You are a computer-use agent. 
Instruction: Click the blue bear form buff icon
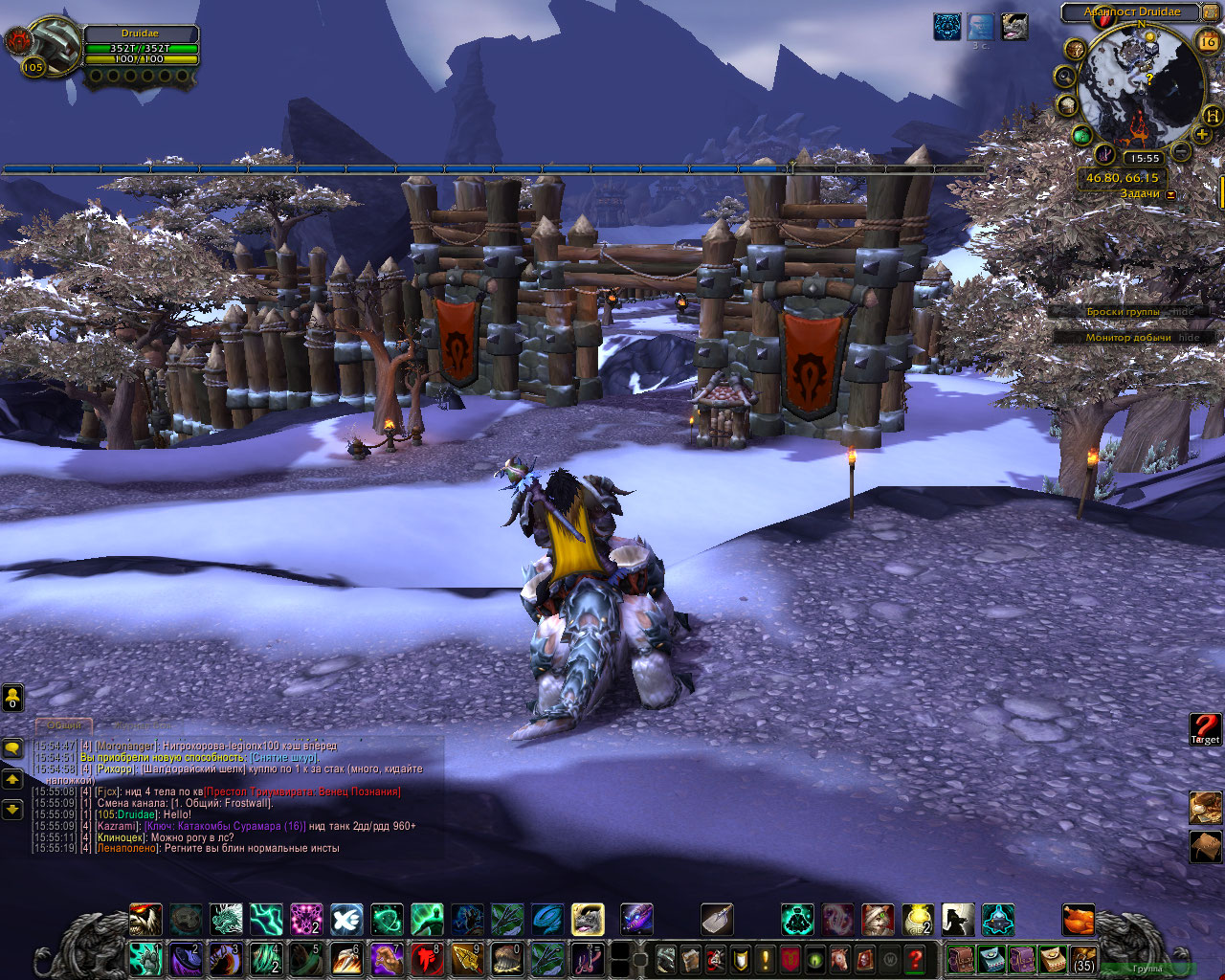947,27
